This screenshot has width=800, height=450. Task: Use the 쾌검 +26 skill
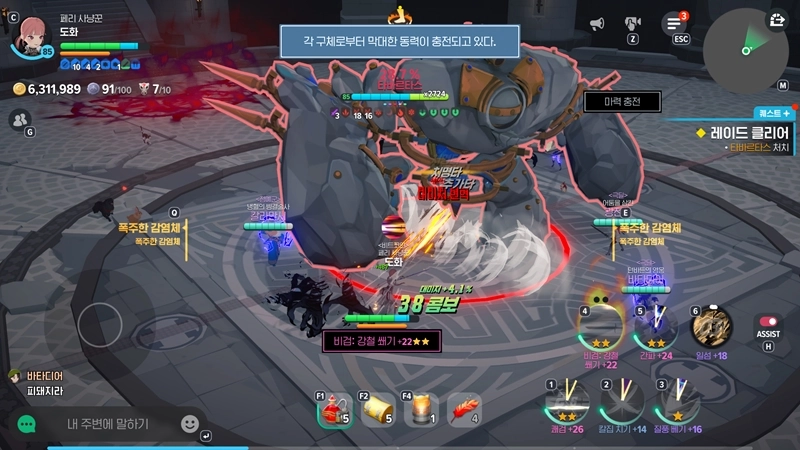pyautogui.click(x=568, y=404)
